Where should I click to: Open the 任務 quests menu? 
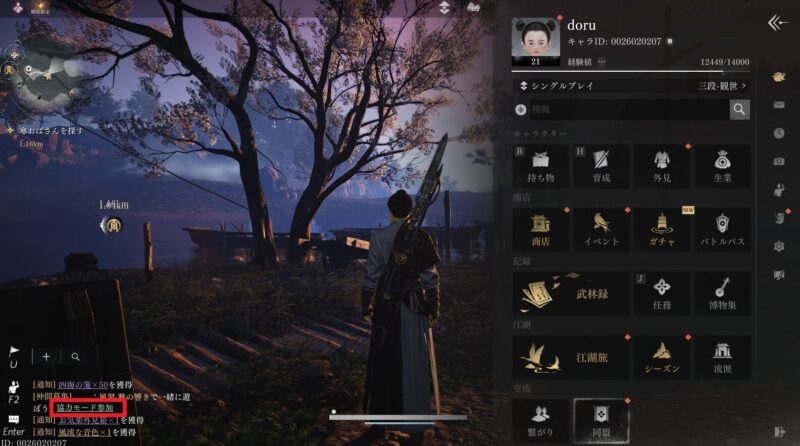click(661, 292)
